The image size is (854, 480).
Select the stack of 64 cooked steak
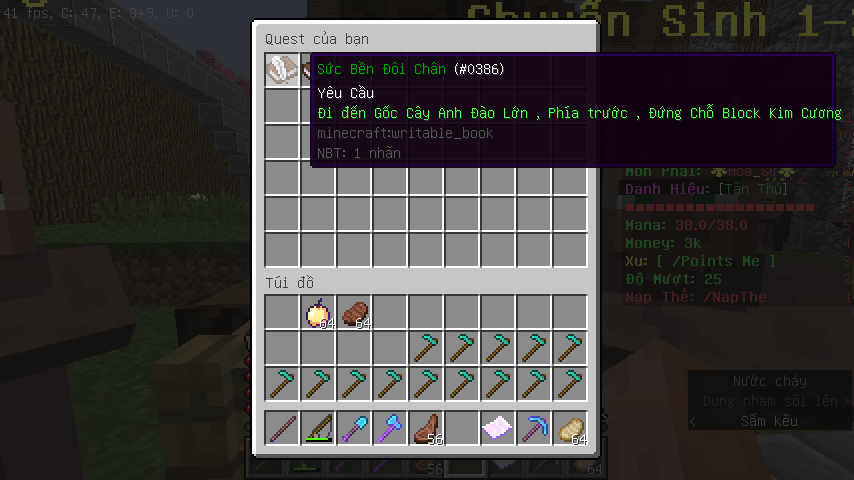(354, 313)
